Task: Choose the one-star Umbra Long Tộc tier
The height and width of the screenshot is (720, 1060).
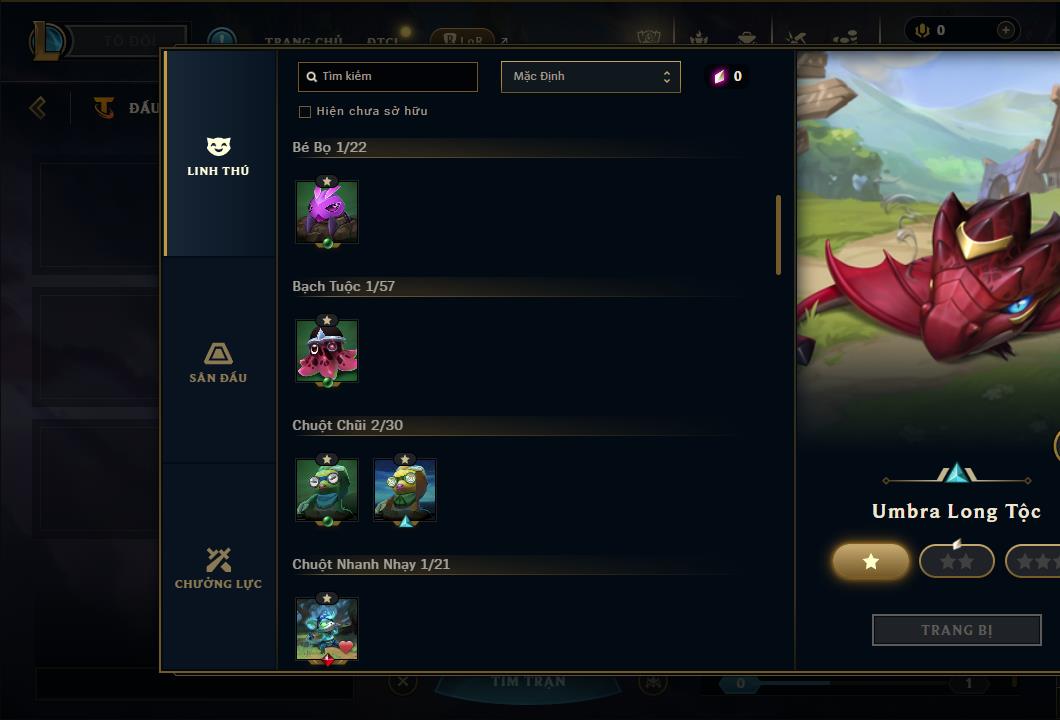Action: point(871,562)
